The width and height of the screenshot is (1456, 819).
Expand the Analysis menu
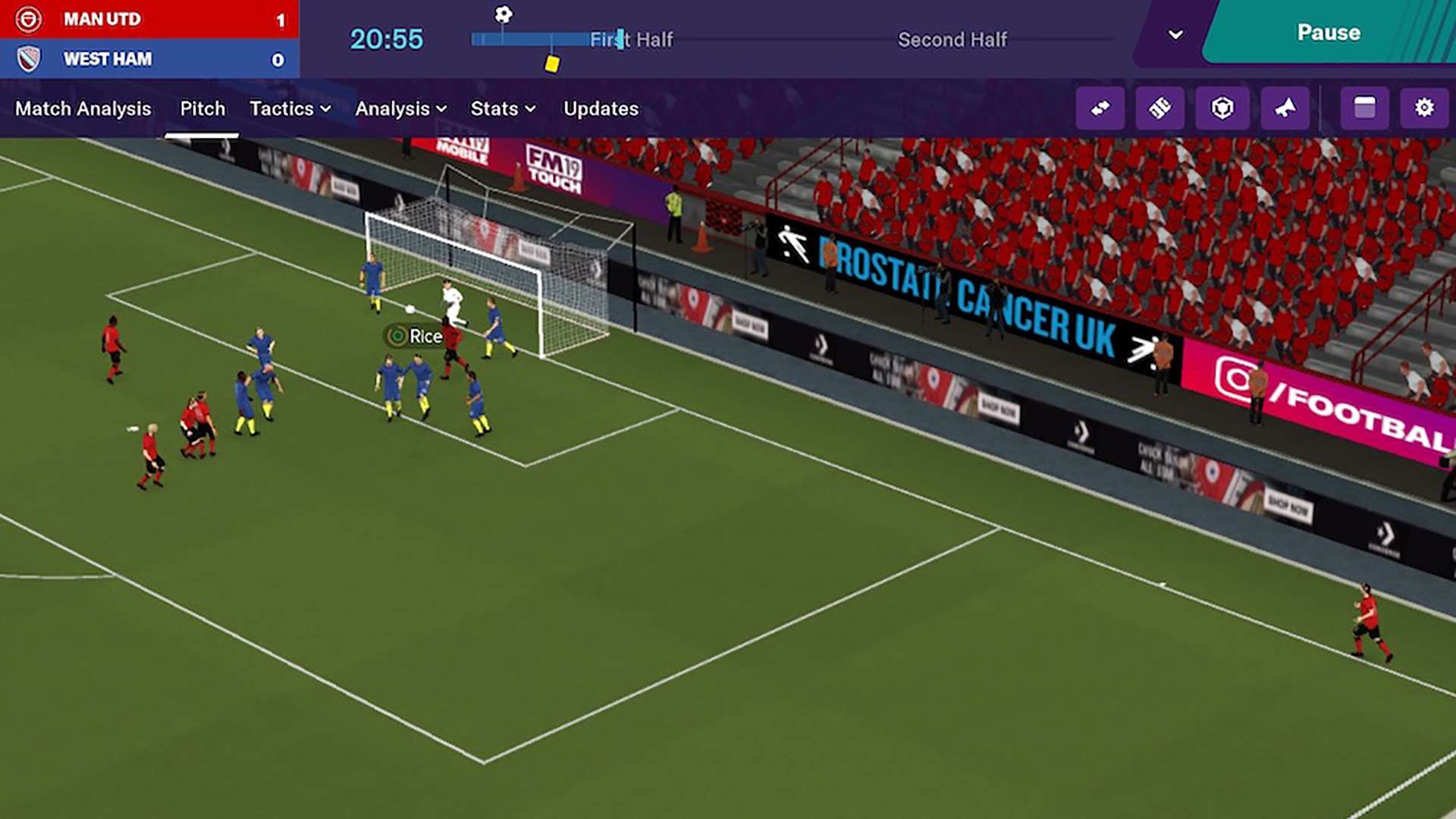point(401,108)
